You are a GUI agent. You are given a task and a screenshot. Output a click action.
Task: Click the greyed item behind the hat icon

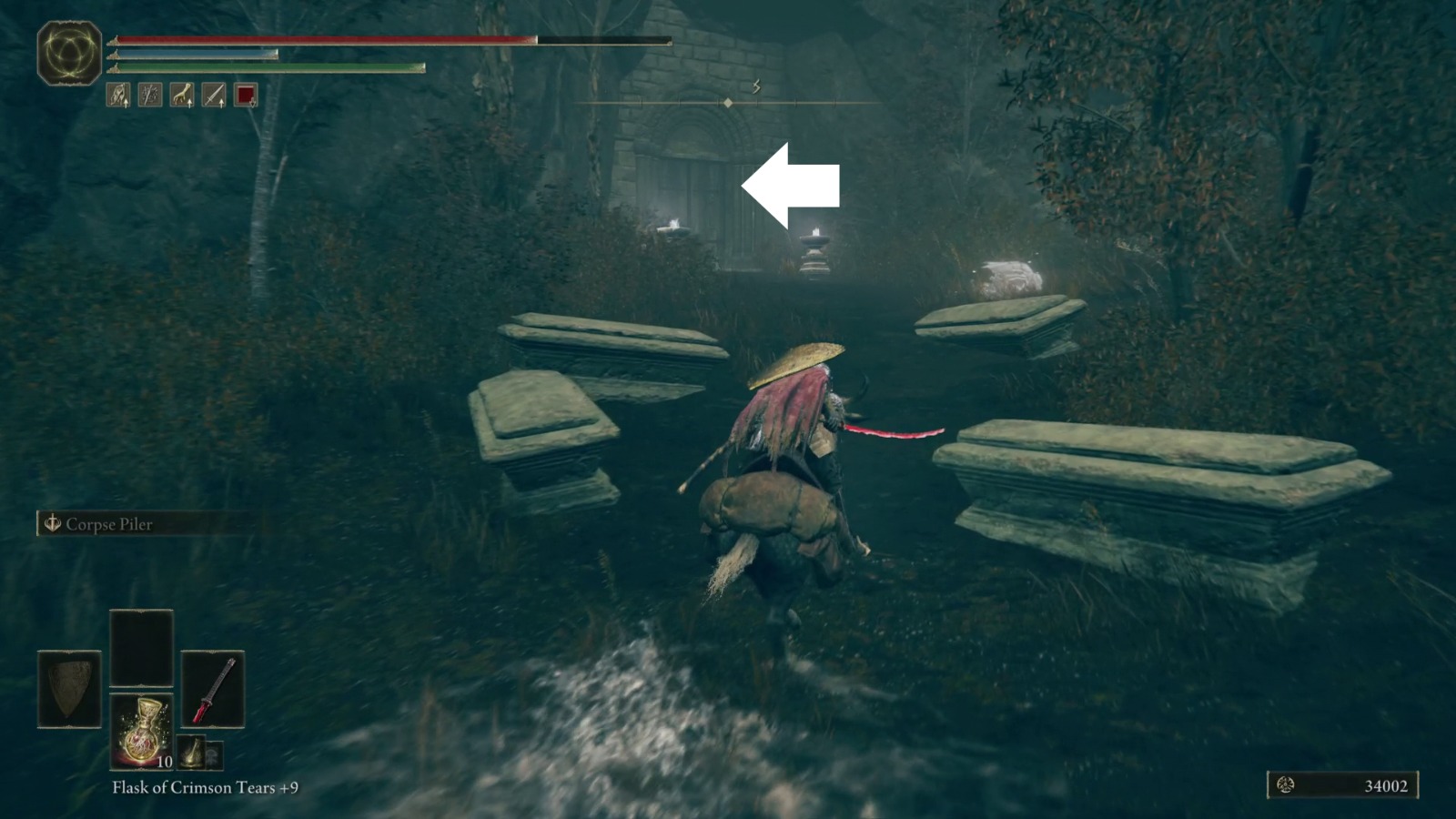tap(215, 757)
